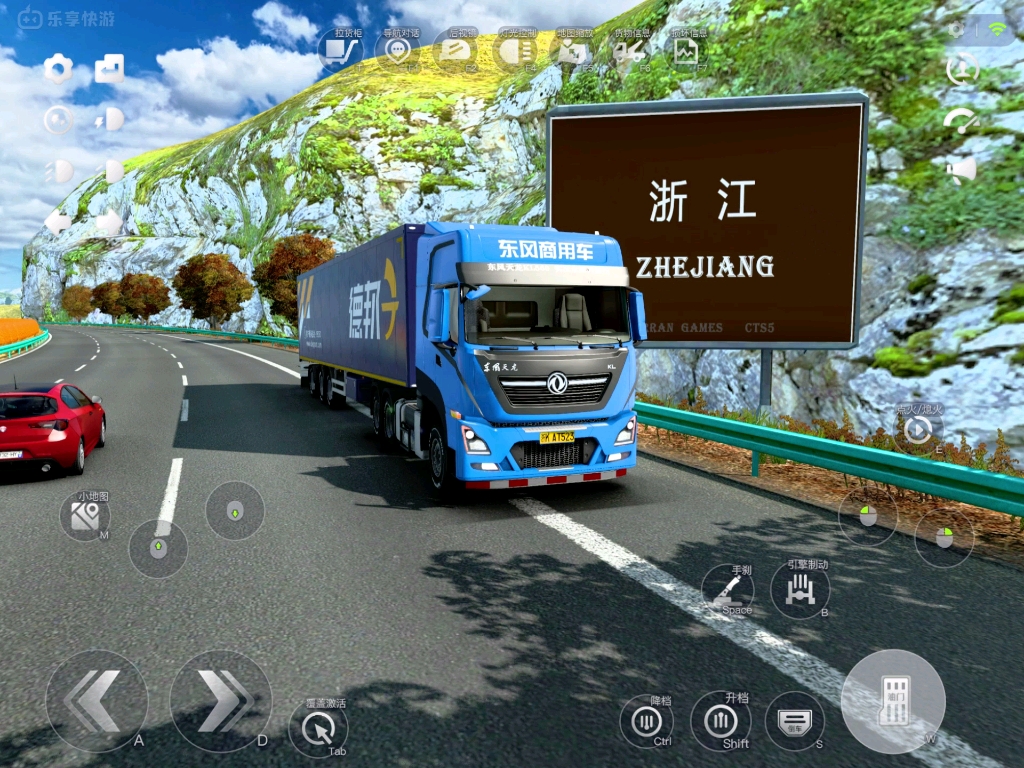Viewport: 1024px width, 768px height.
Task: Toggle the 点火/熄火 ignition button
Action: coord(918,430)
